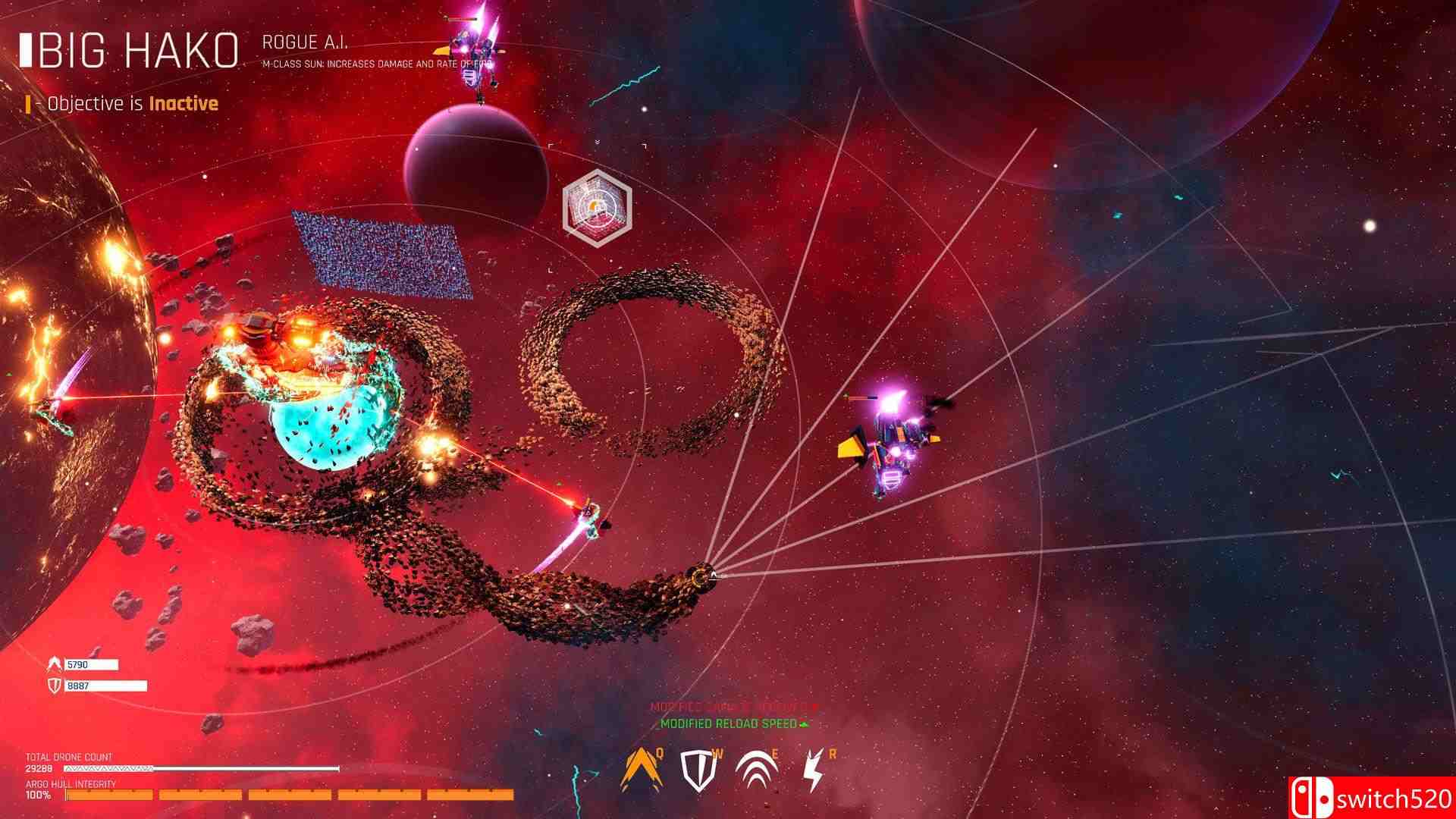The height and width of the screenshot is (819, 1456).
Task: Click the orange marker before Objective is Inactive
Action: (x=29, y=102)
